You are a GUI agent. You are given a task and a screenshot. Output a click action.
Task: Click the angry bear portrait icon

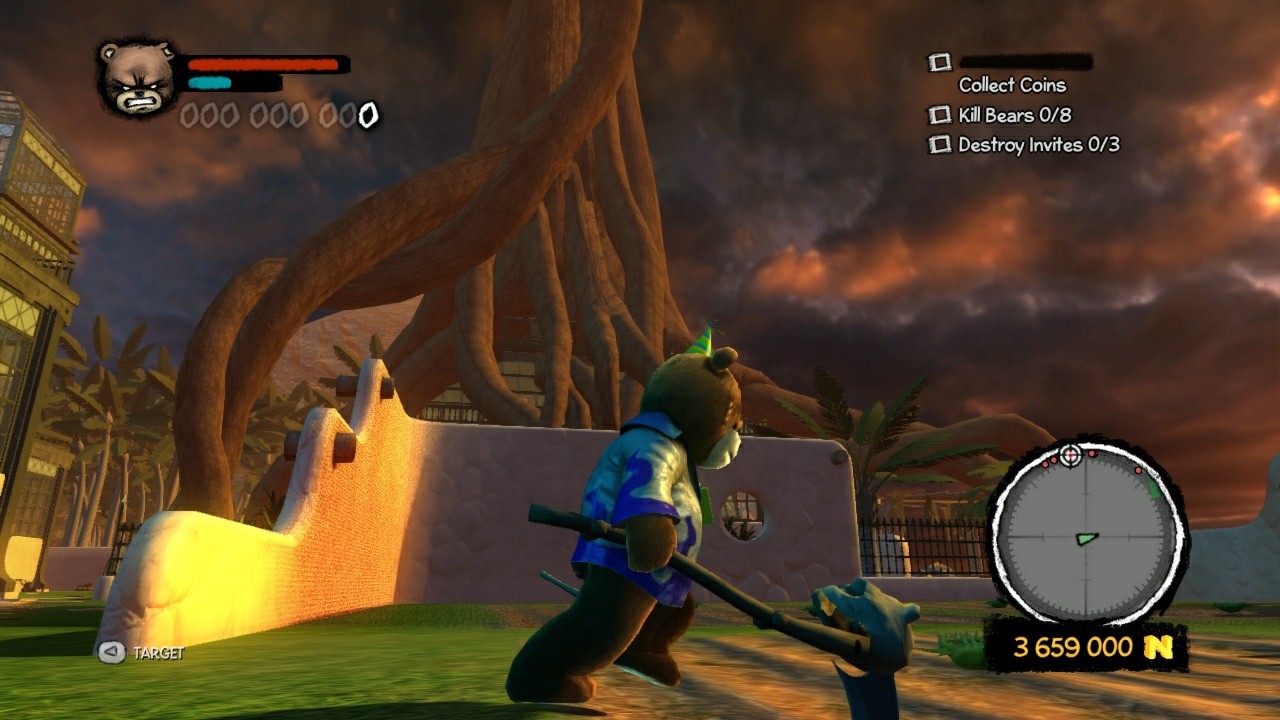tap(139, 78)
